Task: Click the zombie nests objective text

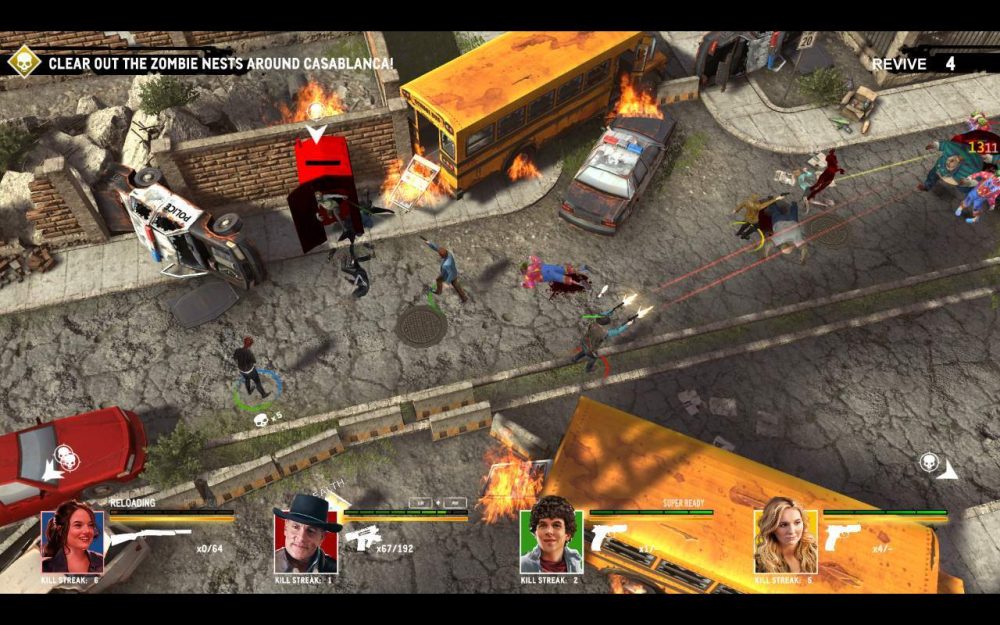Action: pos(221,63)
